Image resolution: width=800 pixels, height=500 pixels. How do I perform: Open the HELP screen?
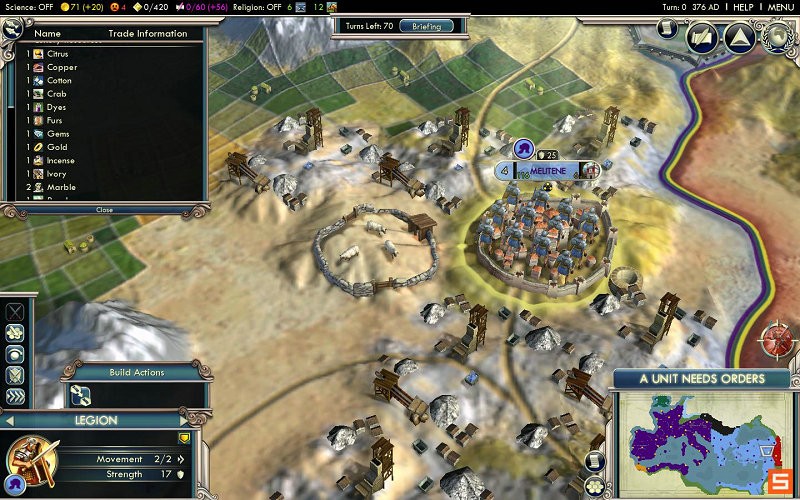743,7
